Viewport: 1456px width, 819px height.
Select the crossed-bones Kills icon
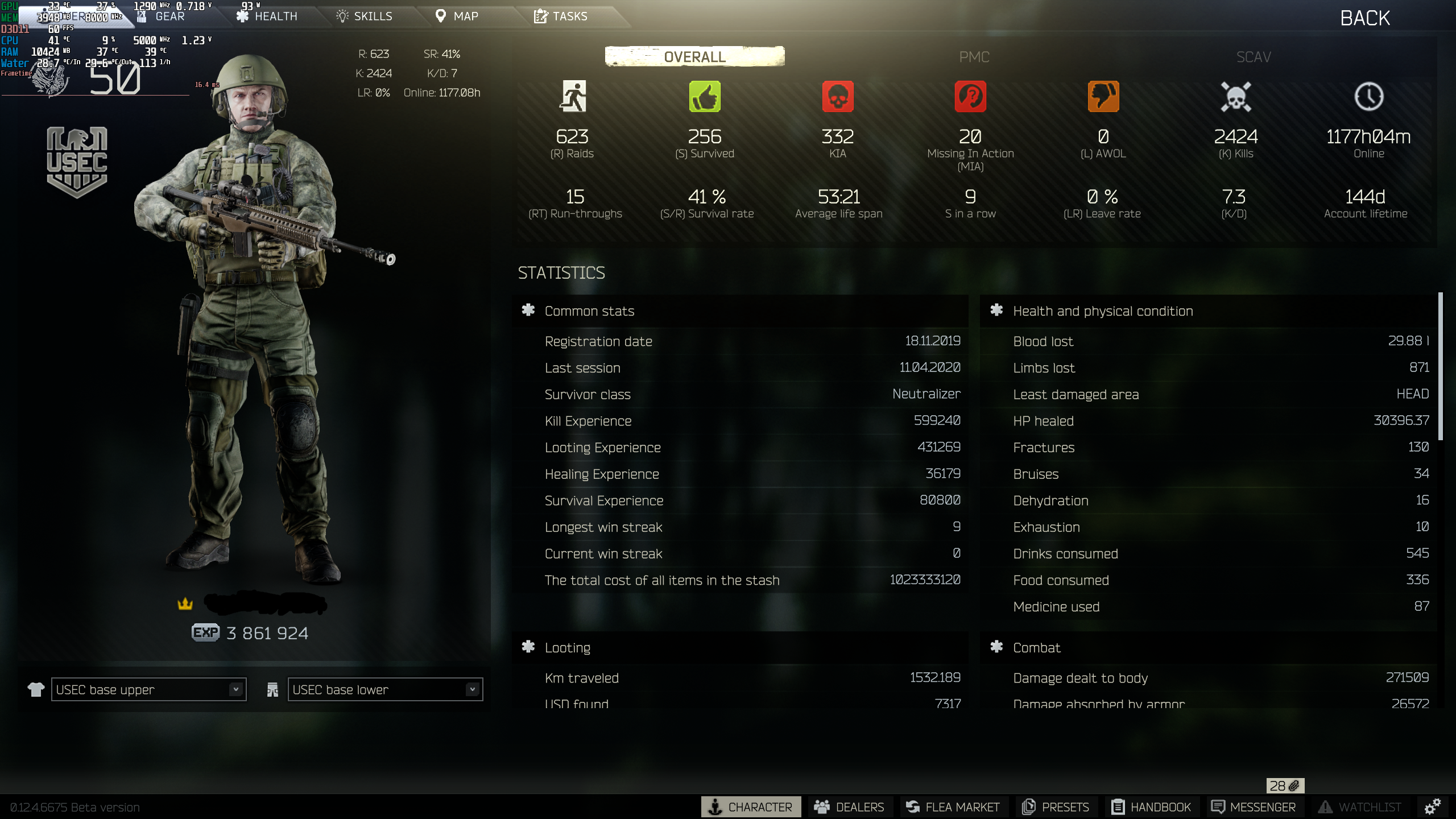pos(1235,97)
